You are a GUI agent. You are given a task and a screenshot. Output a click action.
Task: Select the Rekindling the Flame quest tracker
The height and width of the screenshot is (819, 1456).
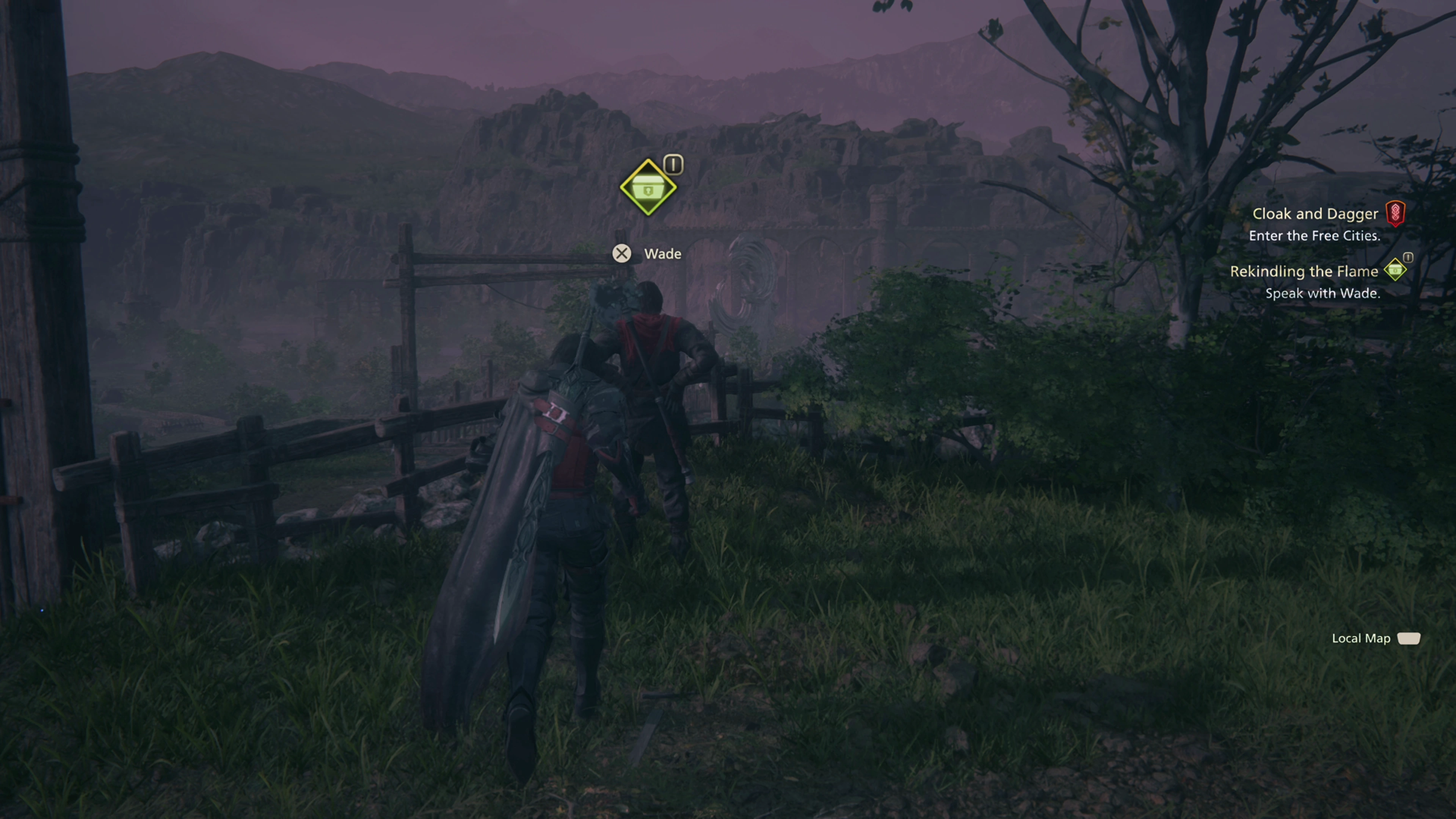[x=1304, y=271]
